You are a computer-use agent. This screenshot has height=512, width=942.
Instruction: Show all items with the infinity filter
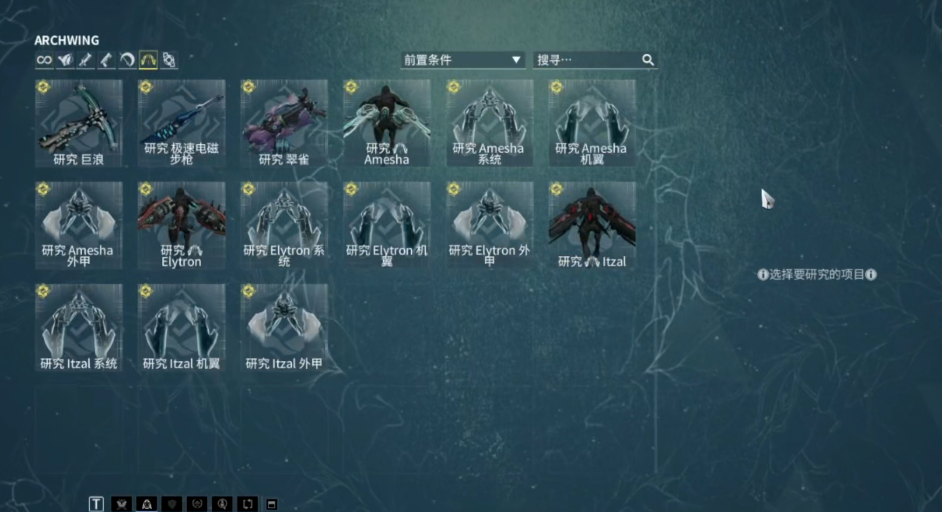[44, 60]
